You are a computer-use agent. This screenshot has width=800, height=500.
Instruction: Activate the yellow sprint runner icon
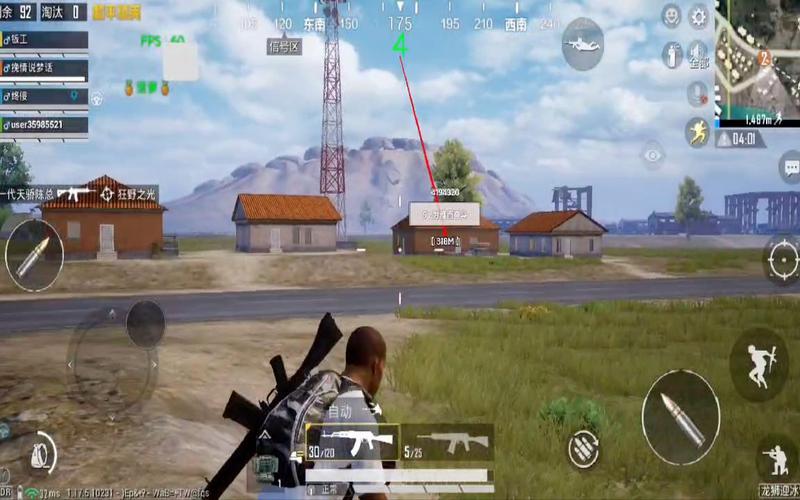tap(697, 133)
